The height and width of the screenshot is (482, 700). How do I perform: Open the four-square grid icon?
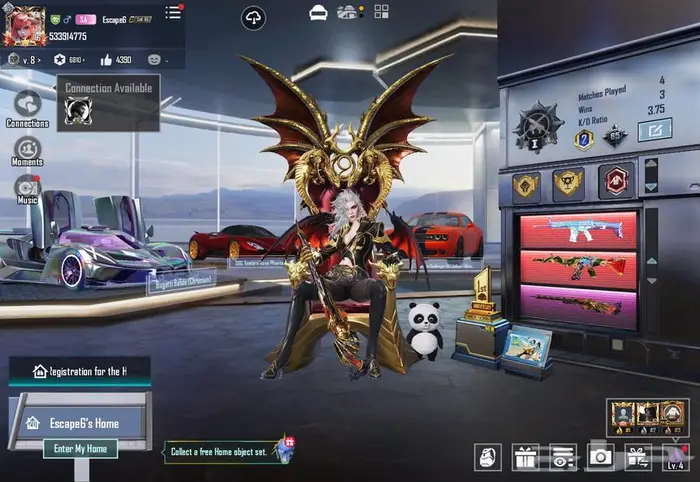(381, 12)
